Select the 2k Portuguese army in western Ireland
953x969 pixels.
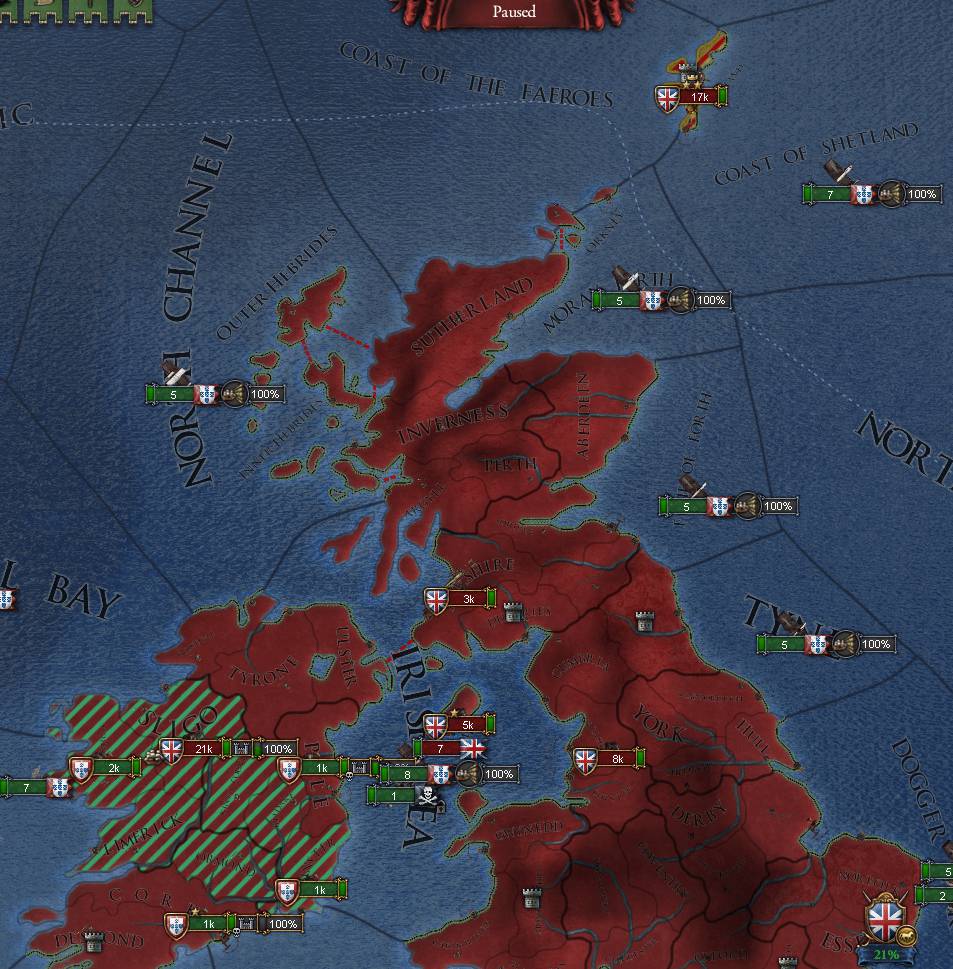(113, 768)
